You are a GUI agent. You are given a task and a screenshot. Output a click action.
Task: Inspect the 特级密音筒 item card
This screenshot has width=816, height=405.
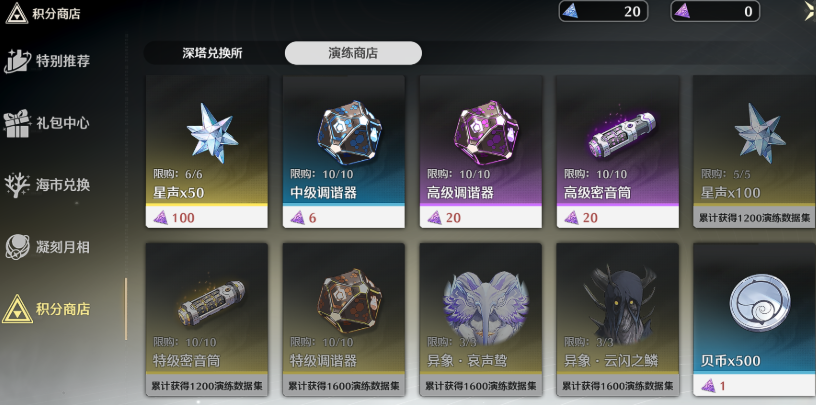(206, 318)
